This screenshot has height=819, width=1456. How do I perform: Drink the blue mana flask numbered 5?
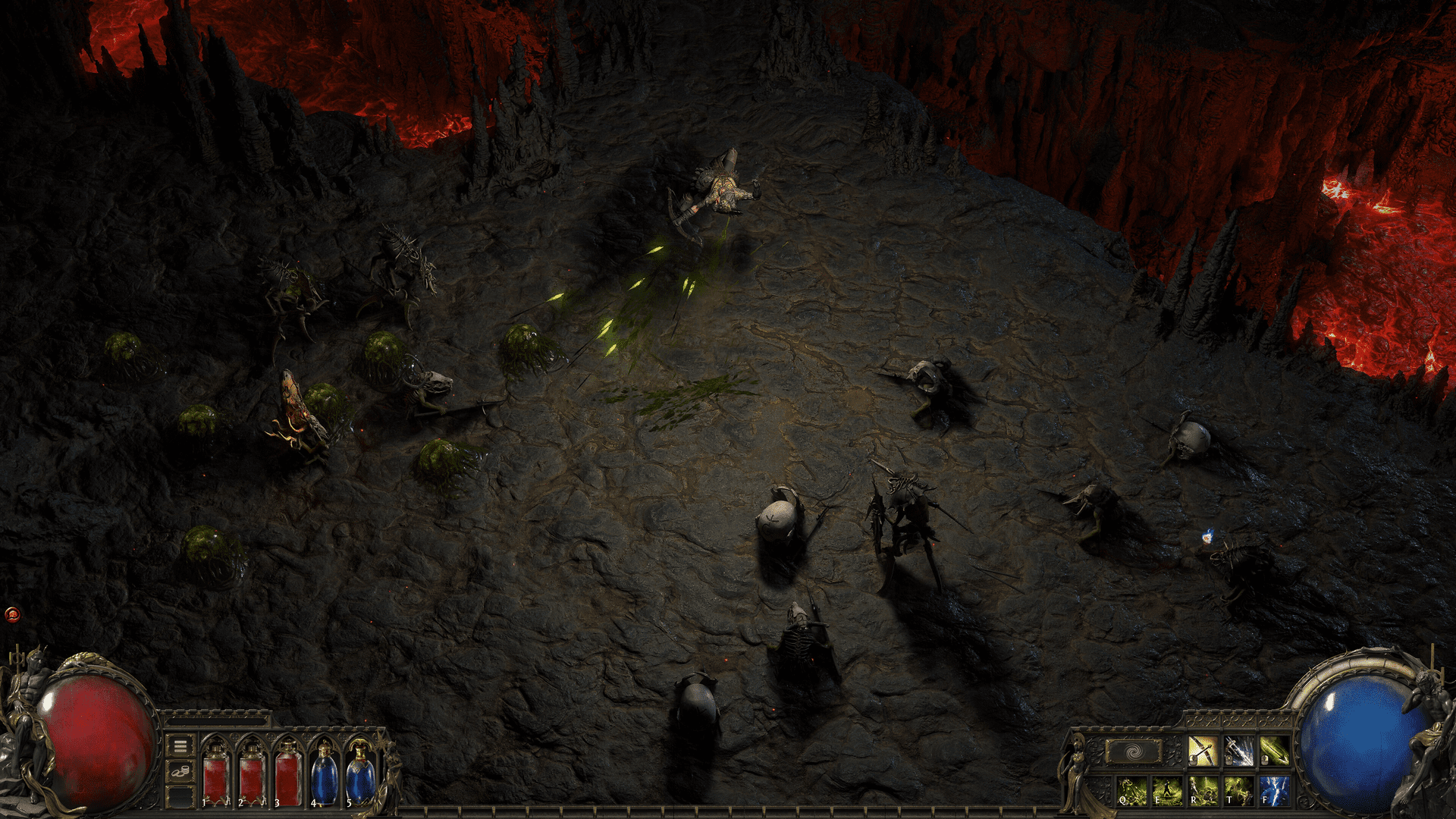point(359,772)
